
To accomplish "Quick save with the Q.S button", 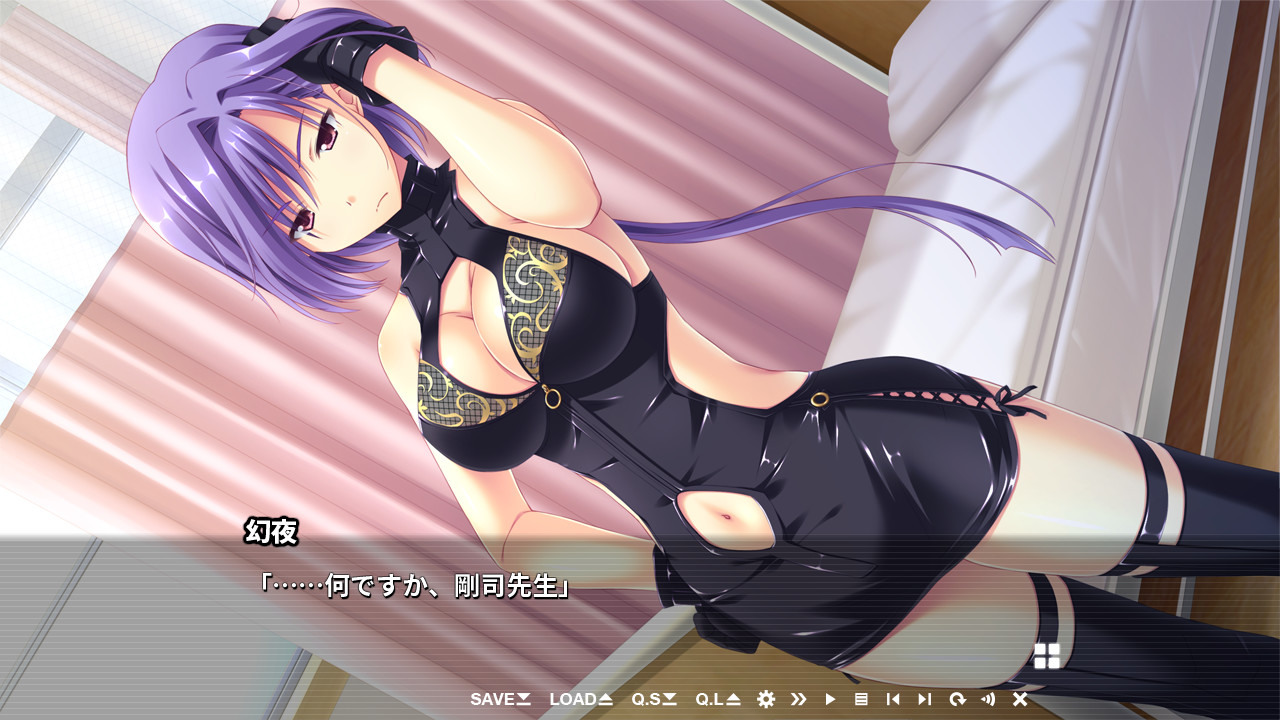I will [x=654, y=699].
